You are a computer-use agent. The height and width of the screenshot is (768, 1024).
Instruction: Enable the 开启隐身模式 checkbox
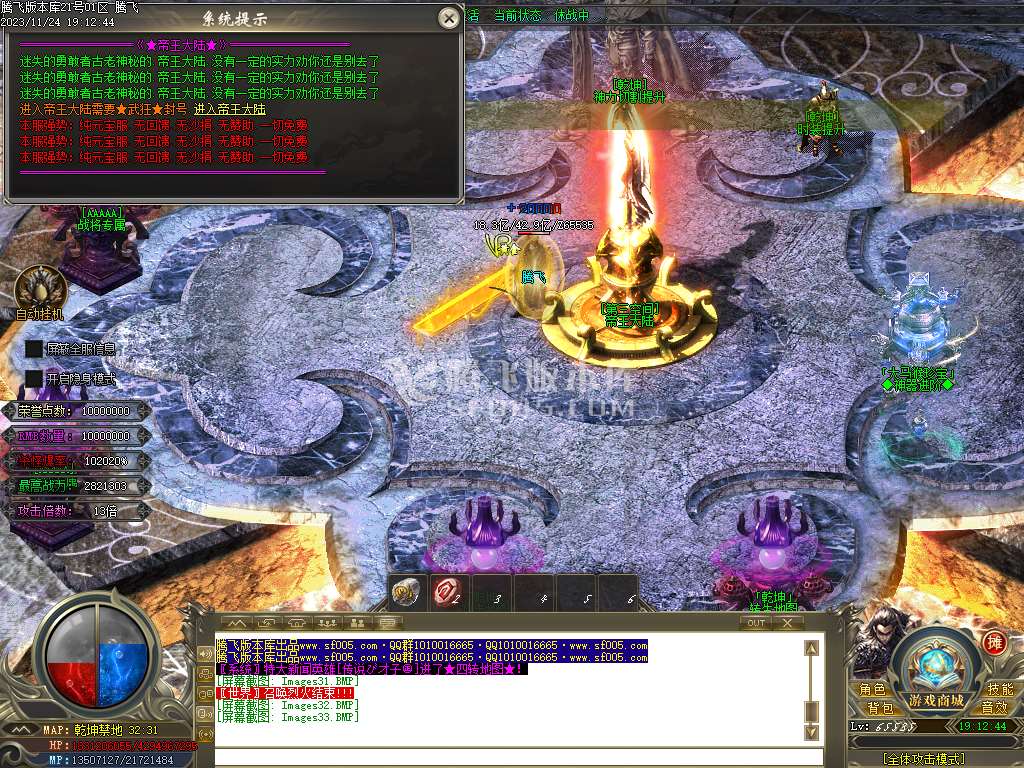pos(34,379)
